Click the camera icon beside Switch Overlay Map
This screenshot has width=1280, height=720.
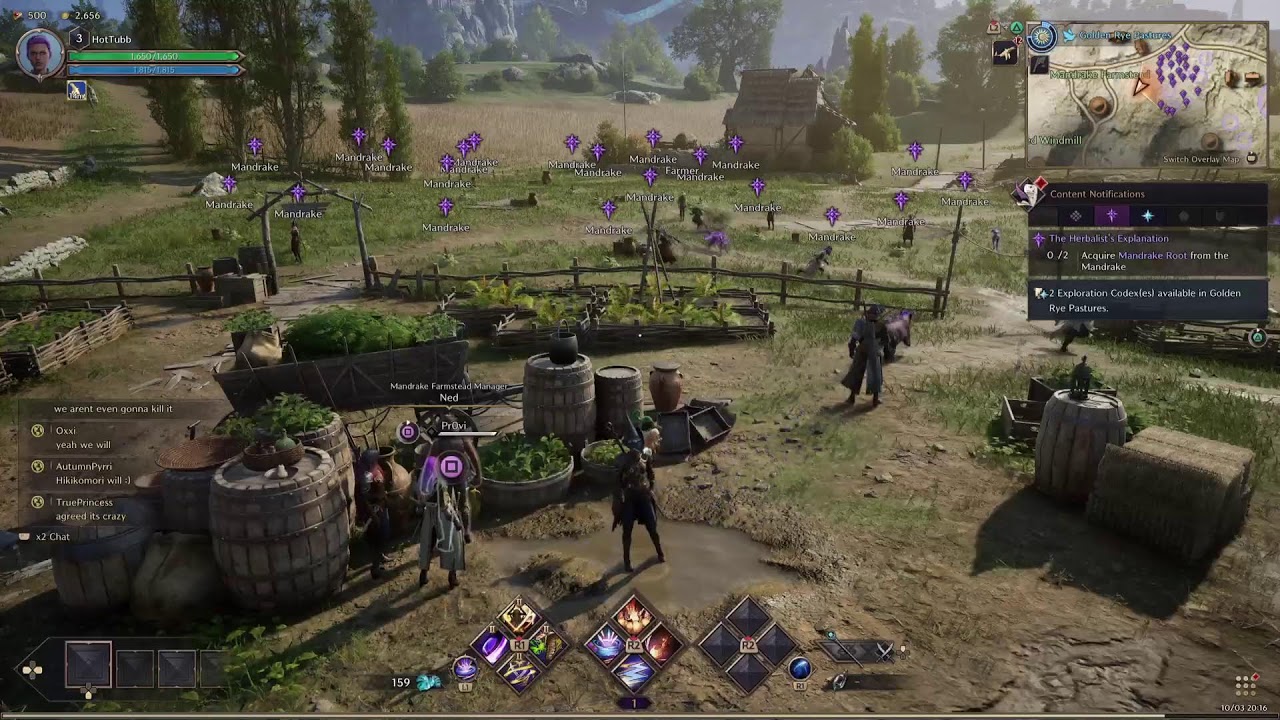pyautogui.click(x=1251, y=158)
